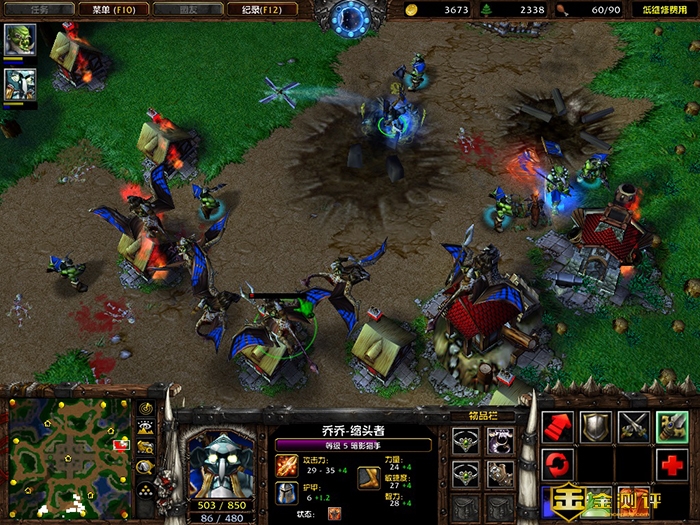Select the troll Shadow Hunter hero icon
This screenshot has width=700, height=525.
(20, 84)
